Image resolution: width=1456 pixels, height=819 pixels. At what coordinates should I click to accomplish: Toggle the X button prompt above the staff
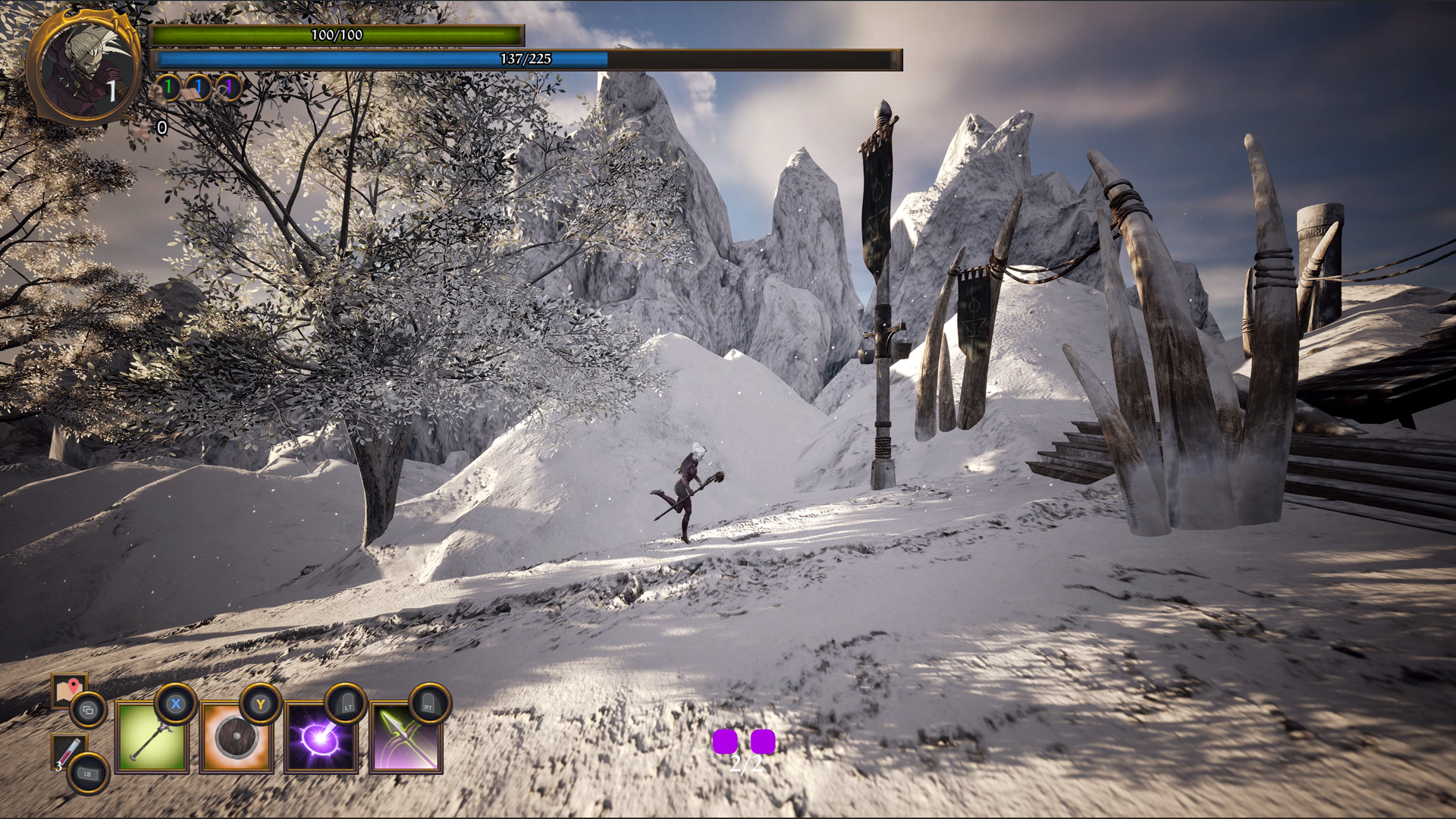coord(175,707)
